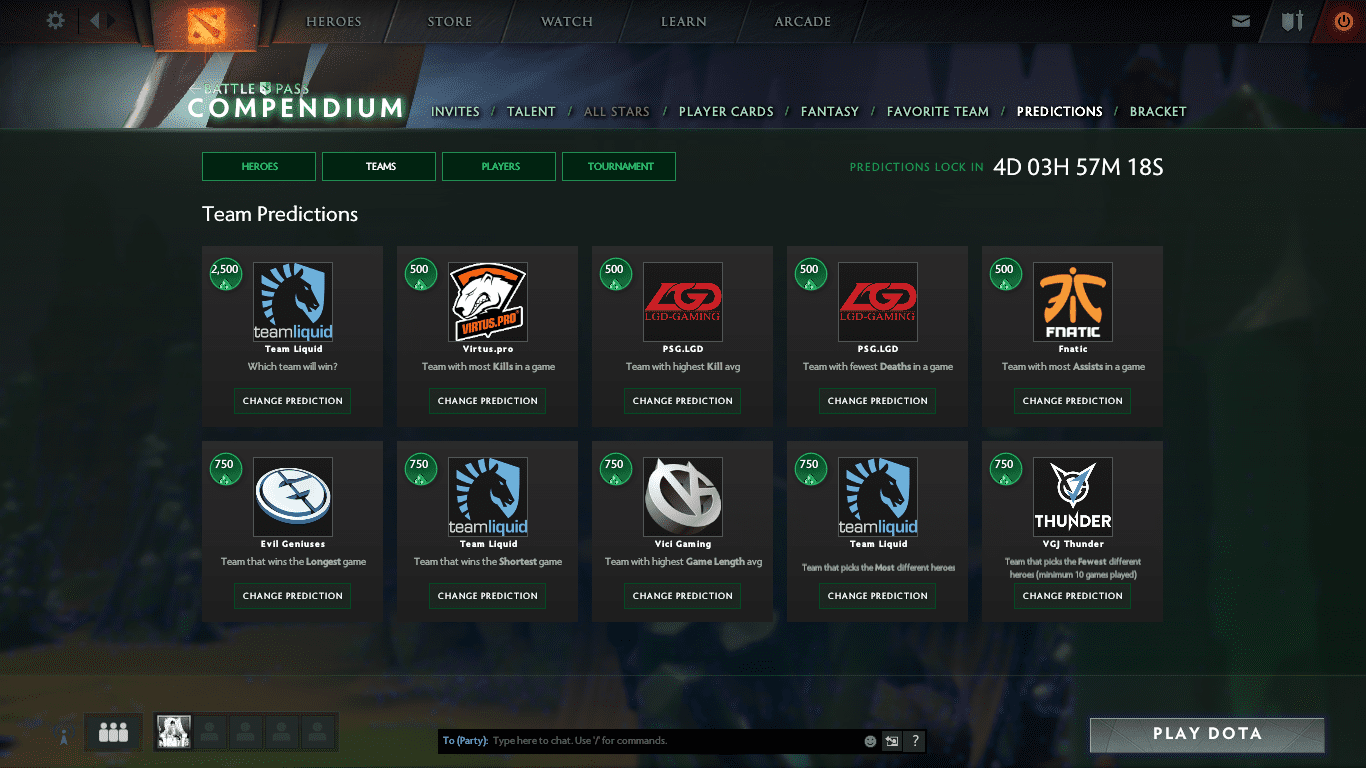Viewport: 1366px width, 768px height.
Task: Select the Tournament predictions category
Action: click(x=619, y=167)
